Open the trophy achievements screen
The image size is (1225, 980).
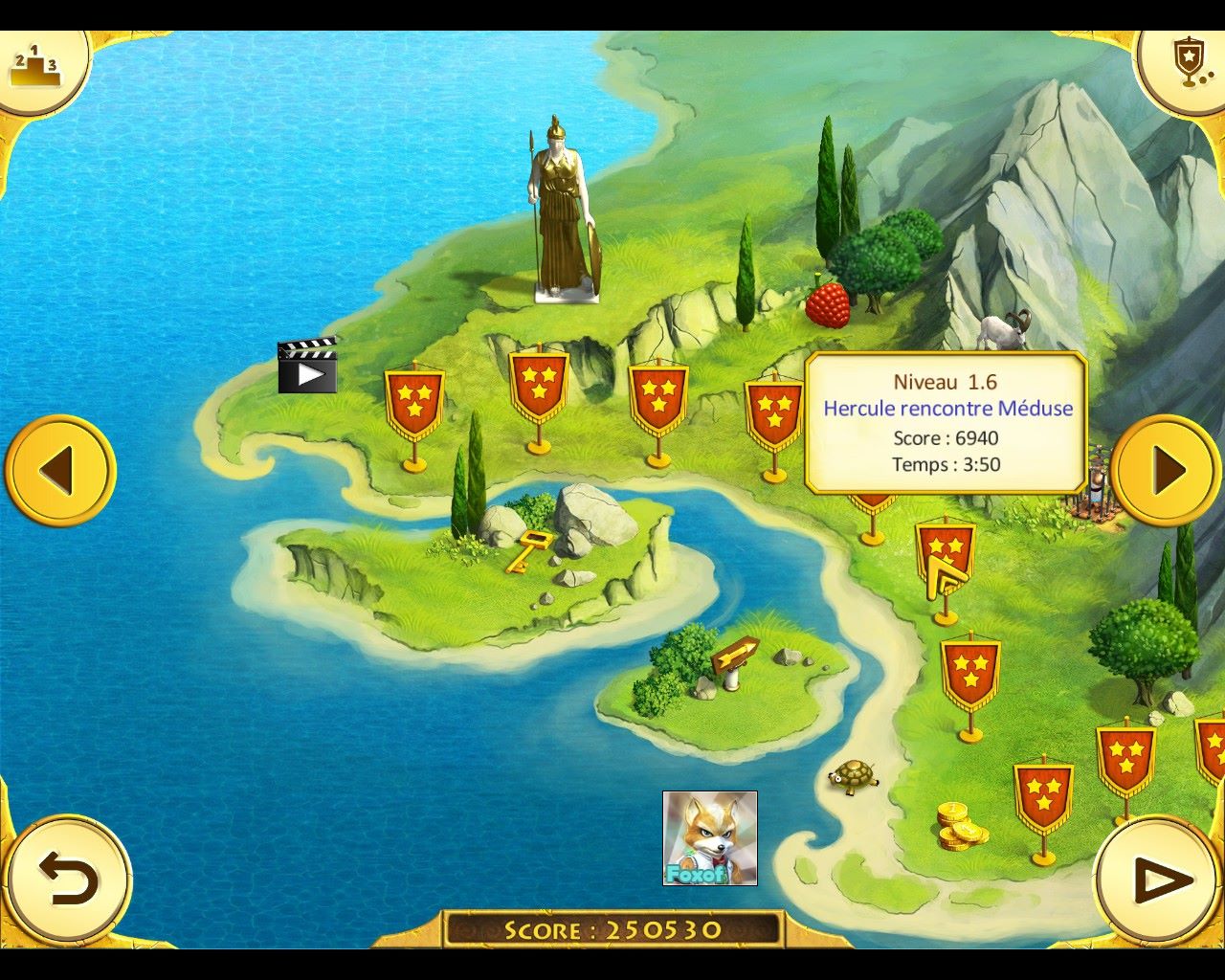click(1187, 63)
